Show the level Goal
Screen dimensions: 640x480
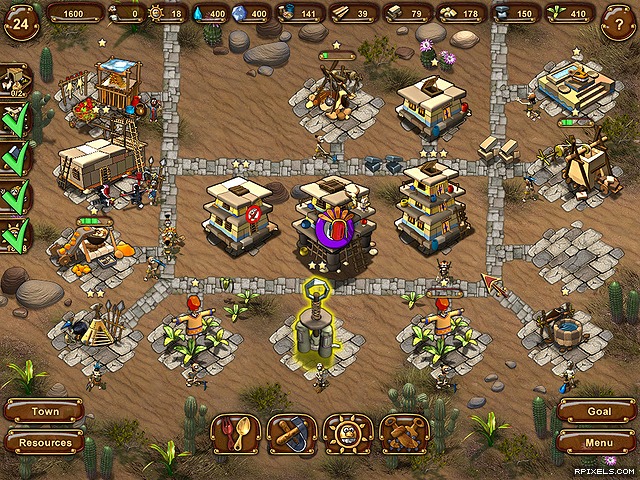(x=597, y=411)
